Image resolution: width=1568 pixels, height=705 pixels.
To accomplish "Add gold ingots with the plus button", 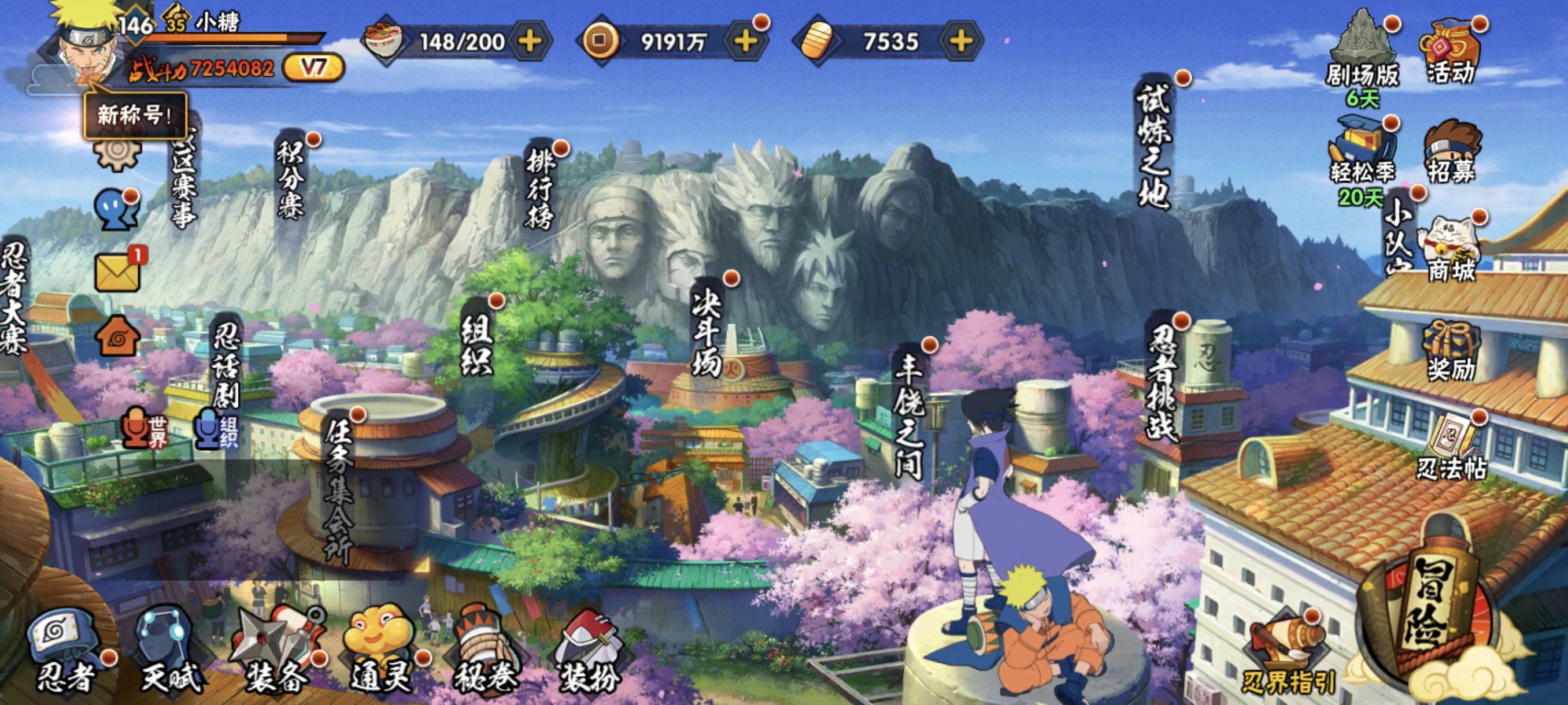I will 960,42.
